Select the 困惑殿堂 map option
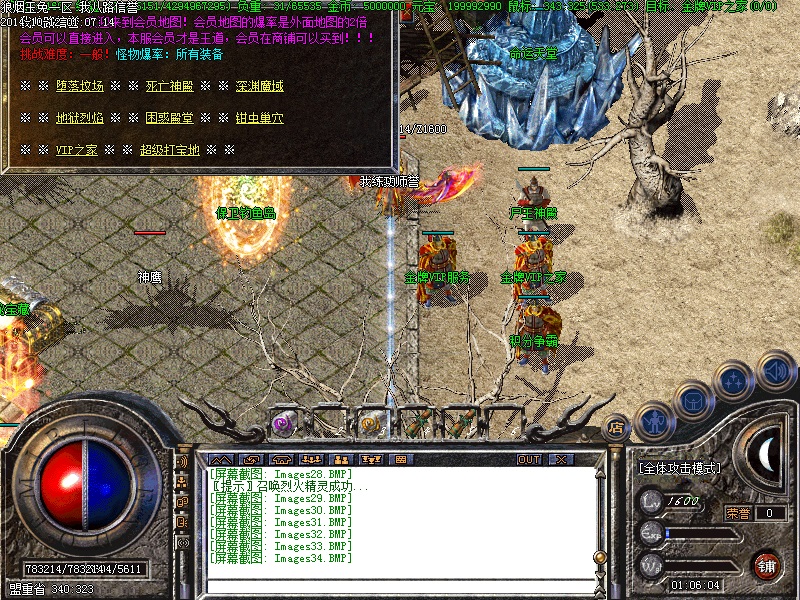Image resolution: width=800 pixels, height=600 pixels. click(x=169, y=118)
